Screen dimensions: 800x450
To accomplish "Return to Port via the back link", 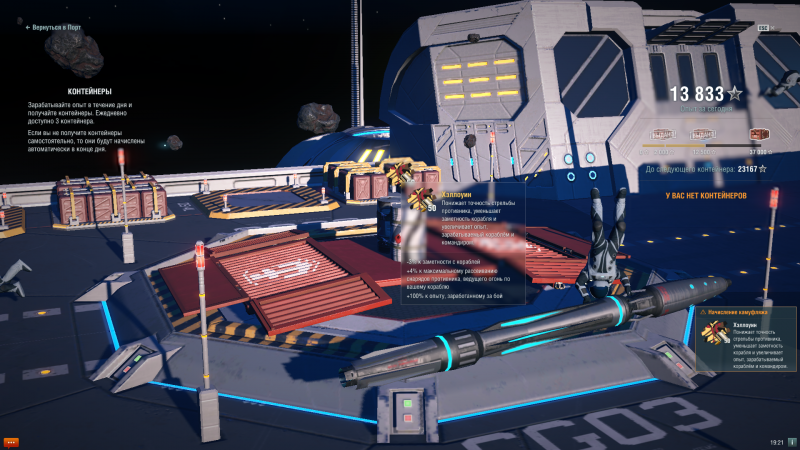I will click(53, 28).
